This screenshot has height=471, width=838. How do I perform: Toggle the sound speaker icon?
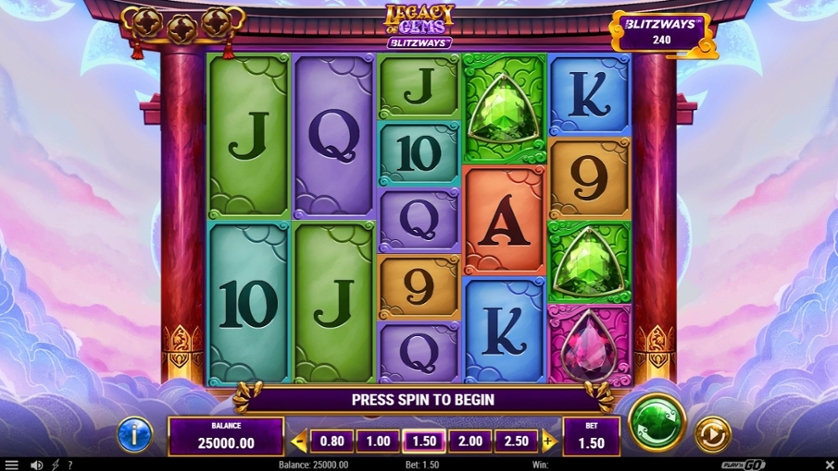(36, 465)
